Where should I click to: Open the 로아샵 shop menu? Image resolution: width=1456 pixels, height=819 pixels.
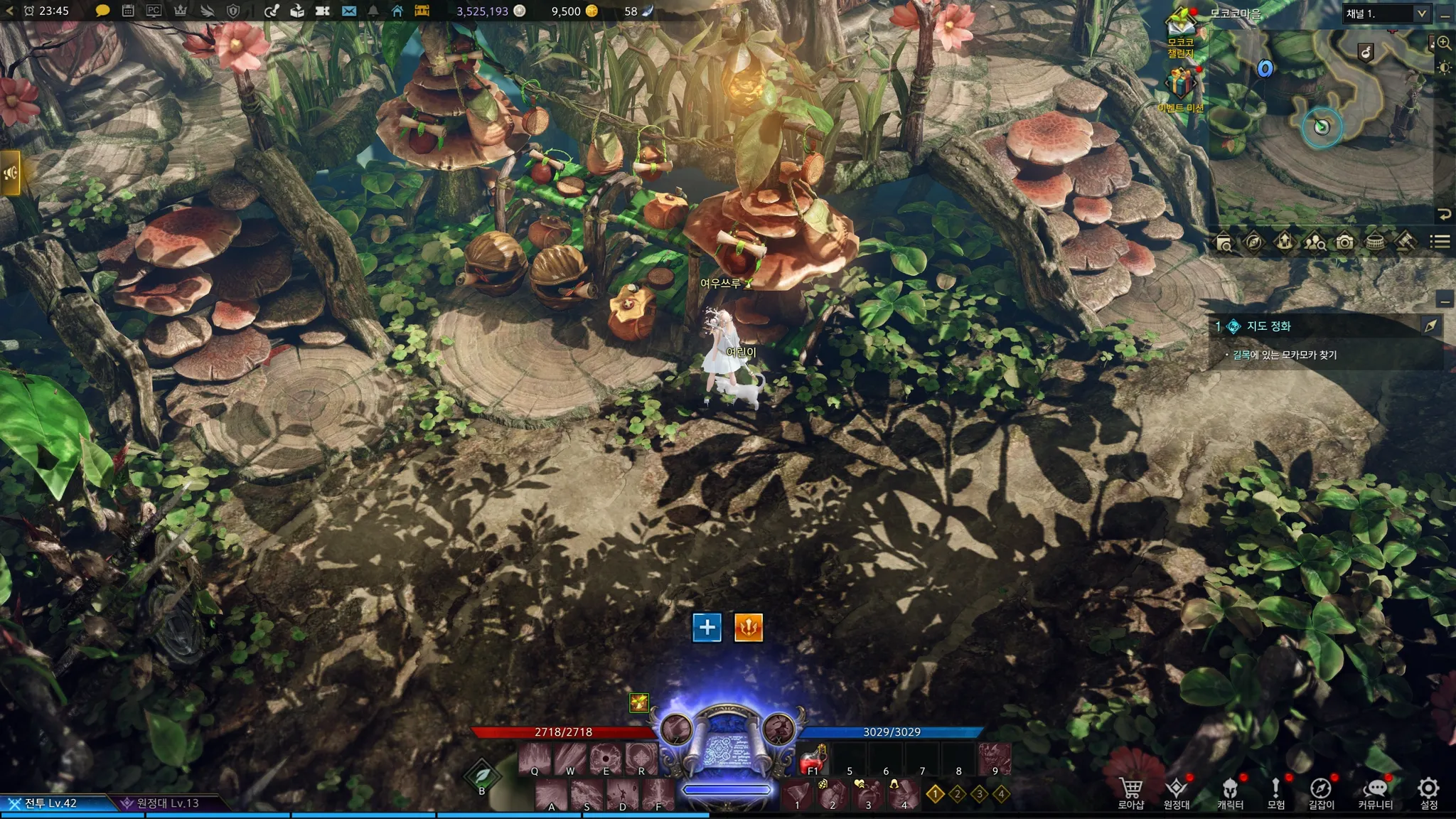pos(1130,792)
